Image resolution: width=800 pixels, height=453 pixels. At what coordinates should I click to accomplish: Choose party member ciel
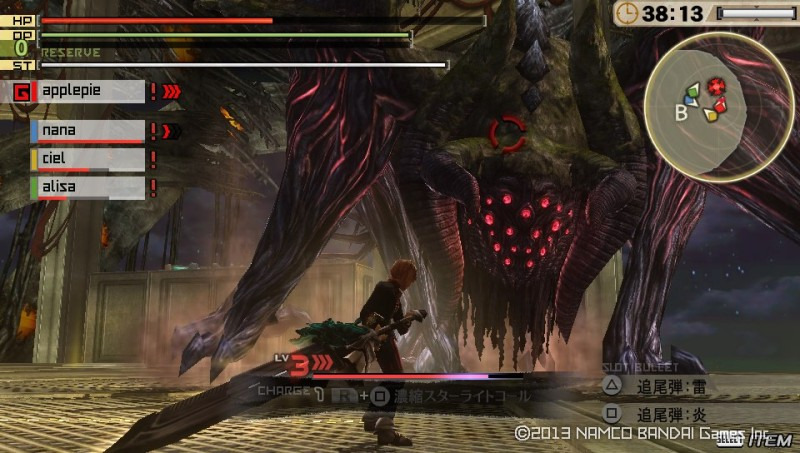(88, 159)
